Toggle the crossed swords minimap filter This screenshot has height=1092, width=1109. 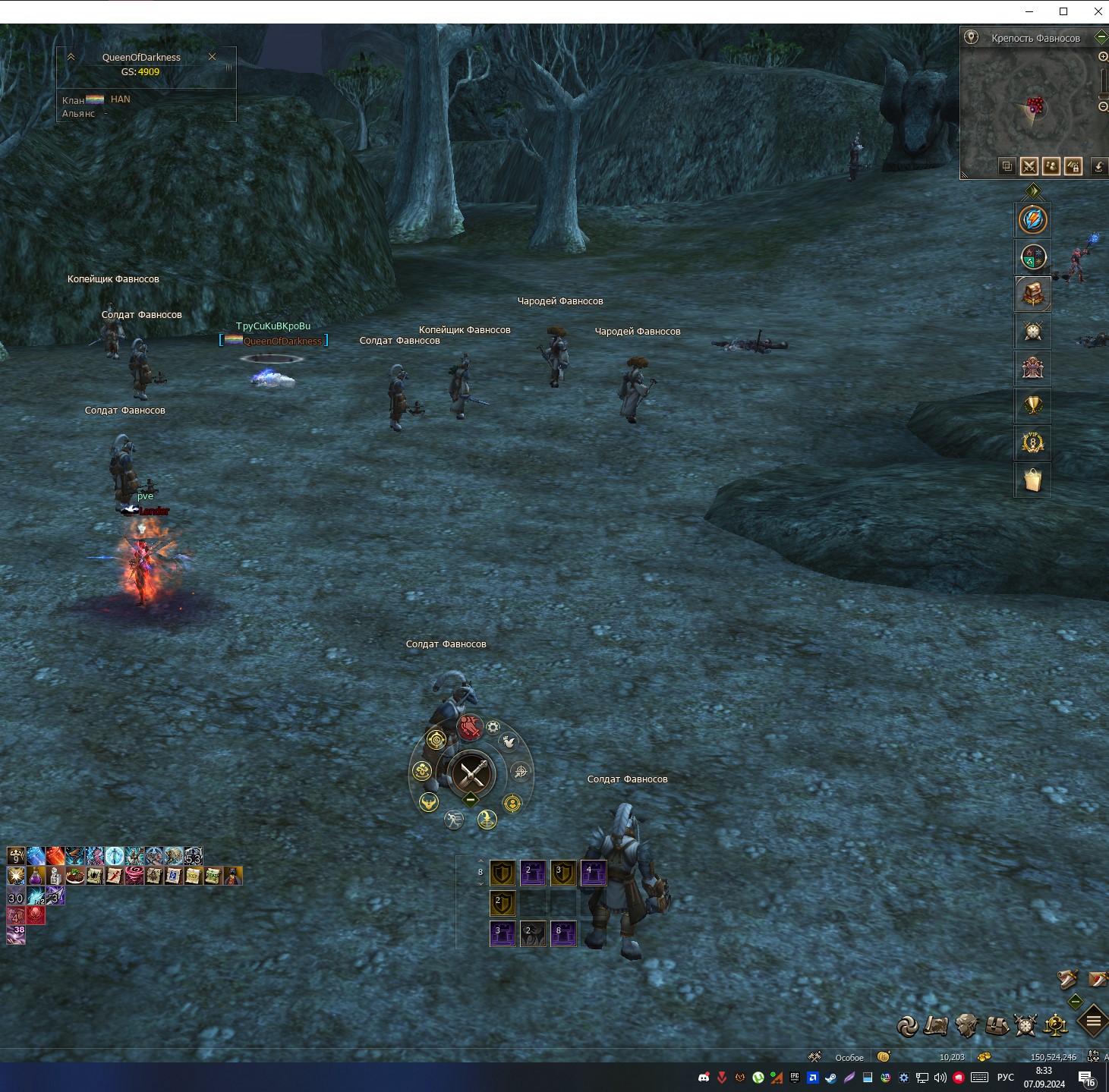click(x=1029, y=166)
